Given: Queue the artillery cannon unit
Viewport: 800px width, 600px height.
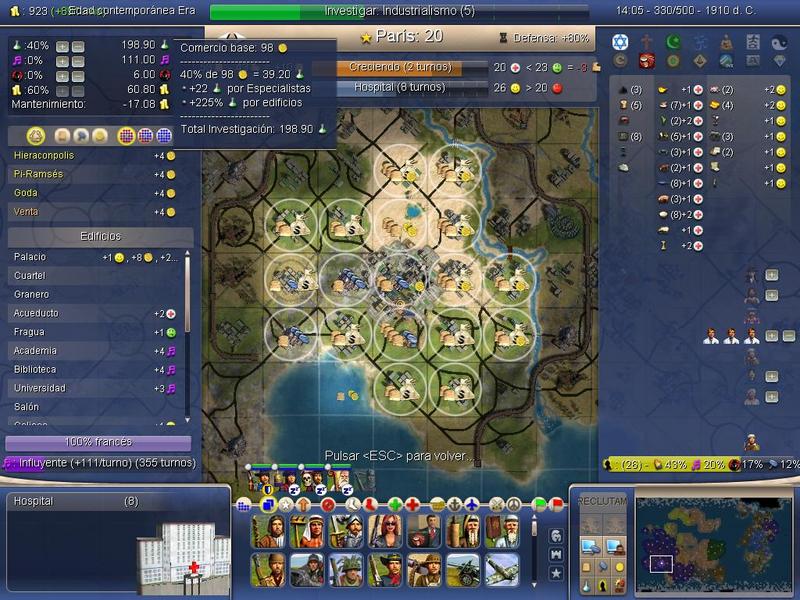Looking at the screenshot, I should [x=463, y=569].
